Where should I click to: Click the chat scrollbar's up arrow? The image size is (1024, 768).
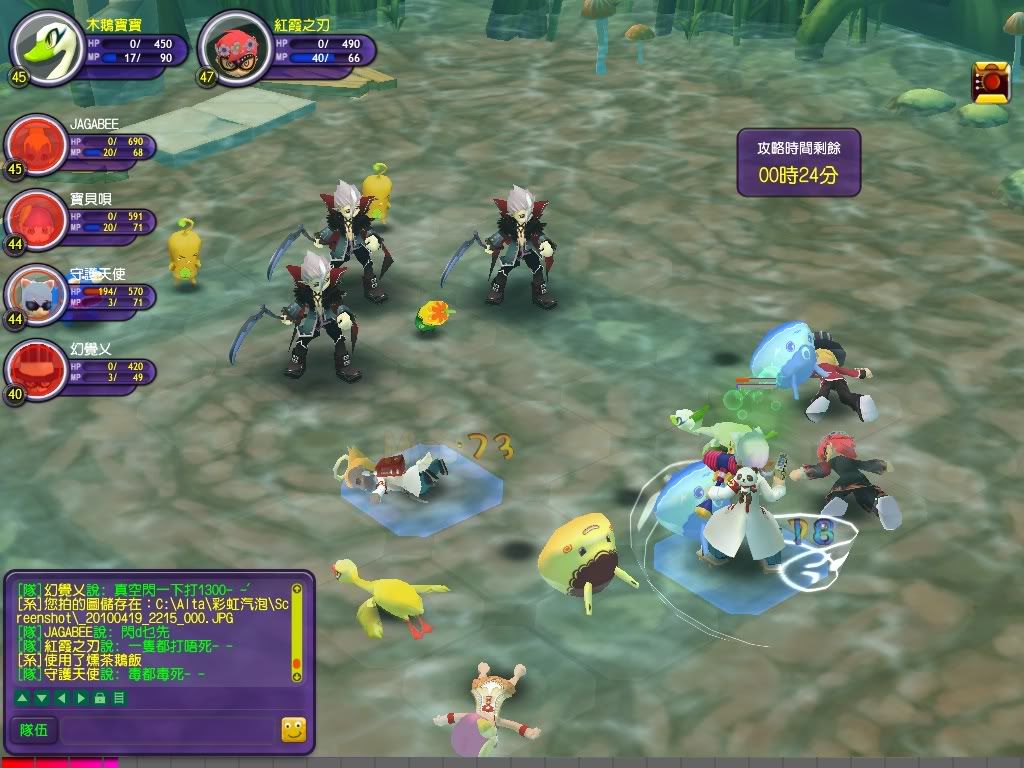point(296,589)
